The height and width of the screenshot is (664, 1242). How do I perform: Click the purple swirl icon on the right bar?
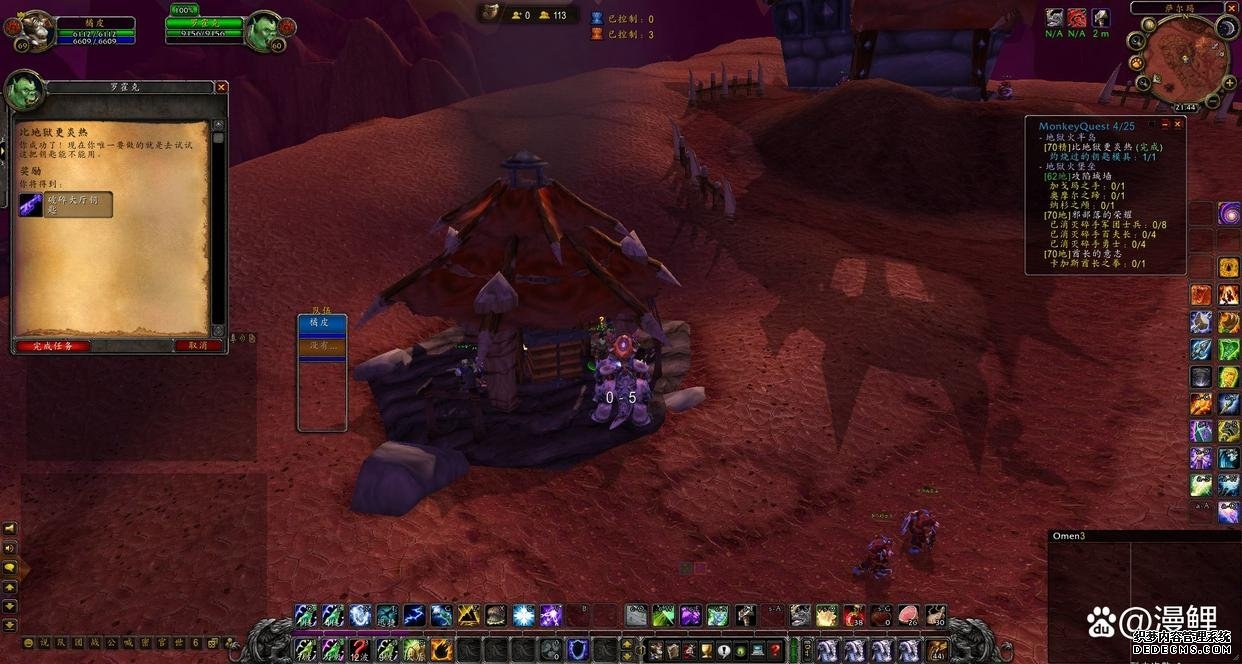(1229, 213)
